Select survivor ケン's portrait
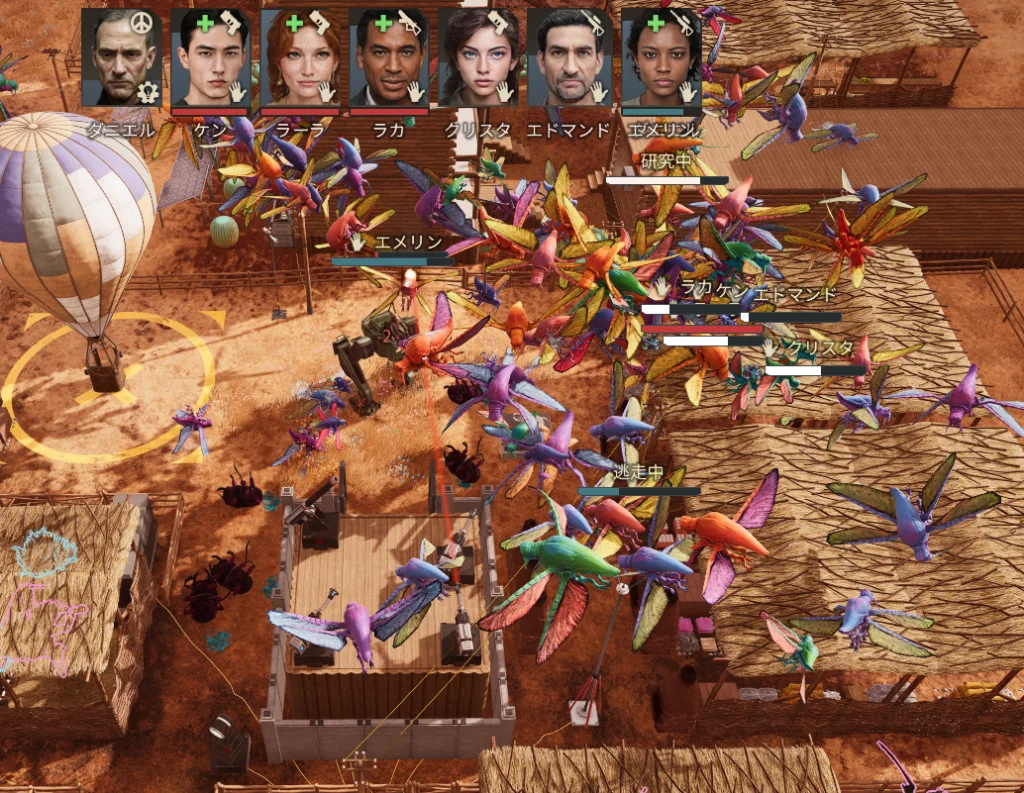The height and width of the screenshot is (793, 1024). [x=210, y=58]
